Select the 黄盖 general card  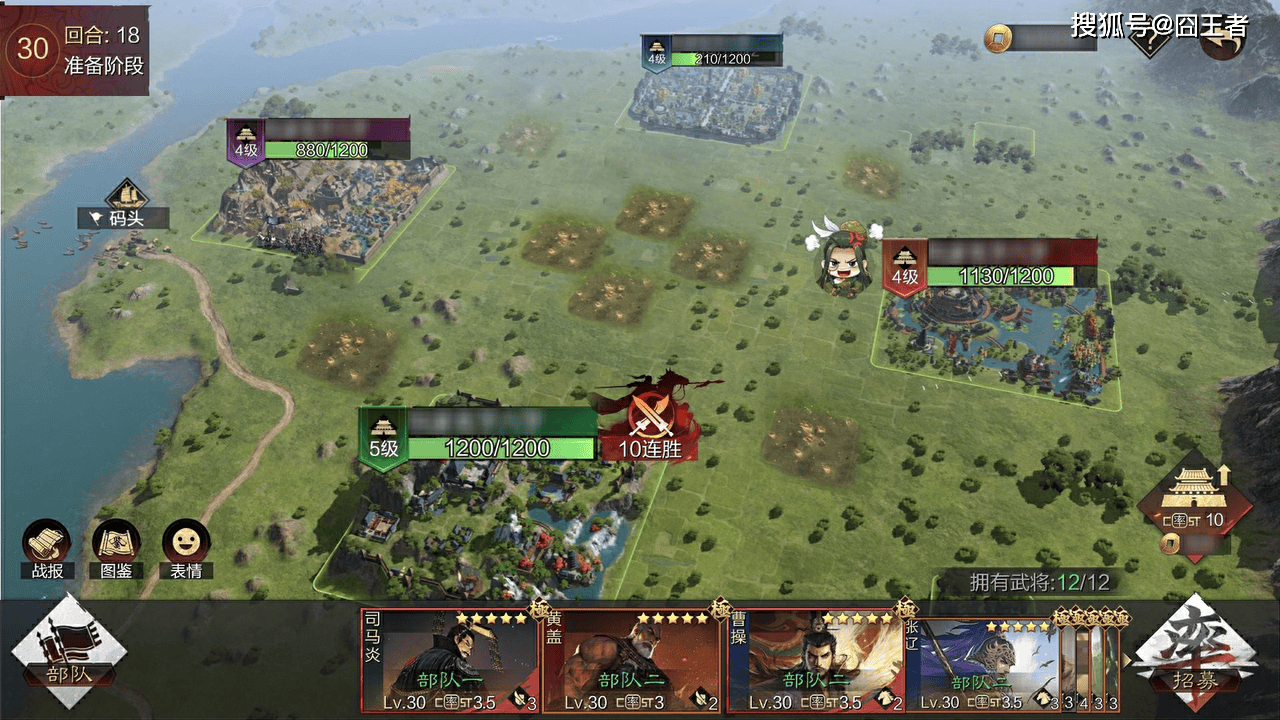point(632,661)
